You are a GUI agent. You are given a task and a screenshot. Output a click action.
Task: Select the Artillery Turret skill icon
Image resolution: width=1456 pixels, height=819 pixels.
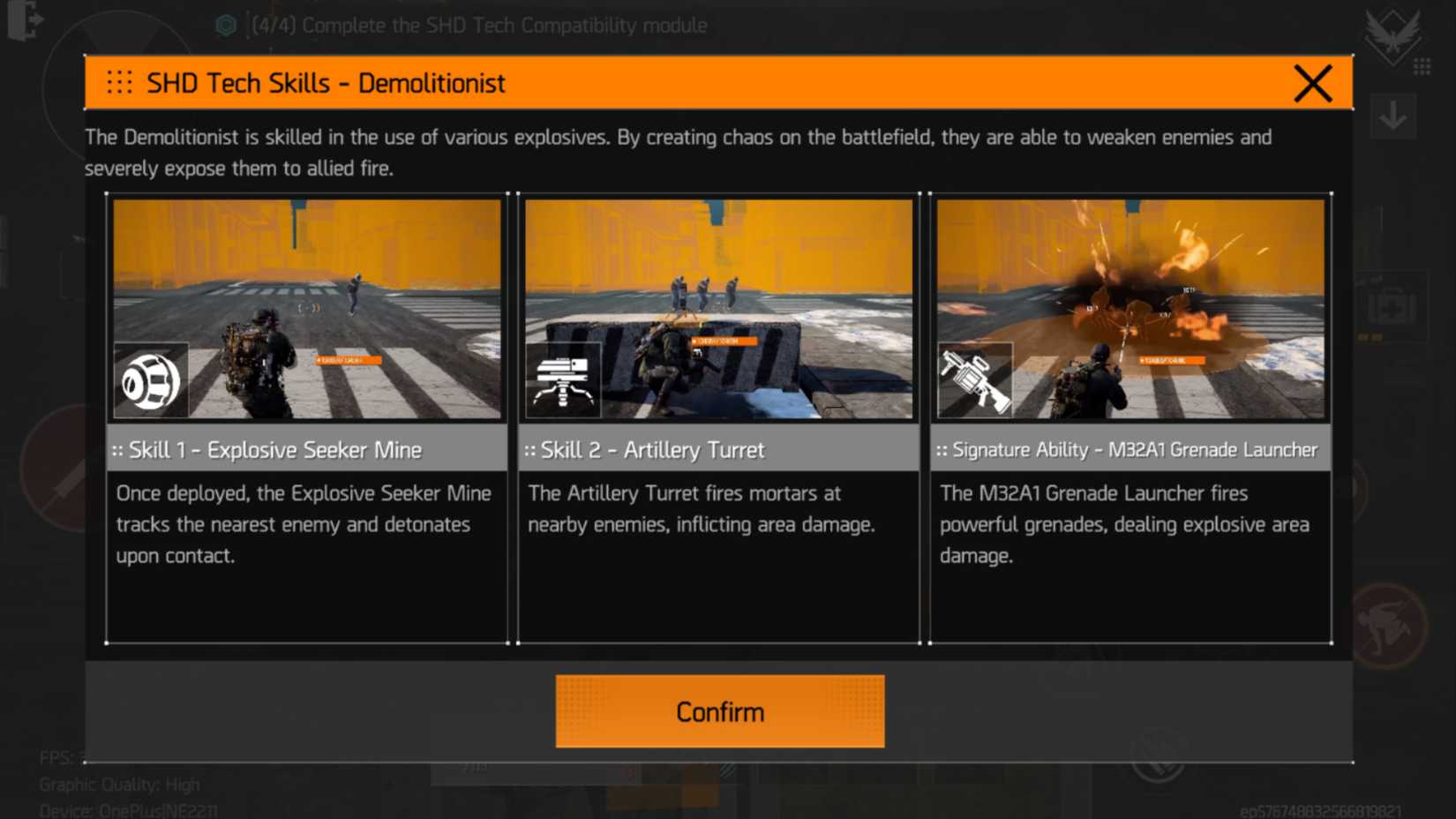click(x=565, y=380)
